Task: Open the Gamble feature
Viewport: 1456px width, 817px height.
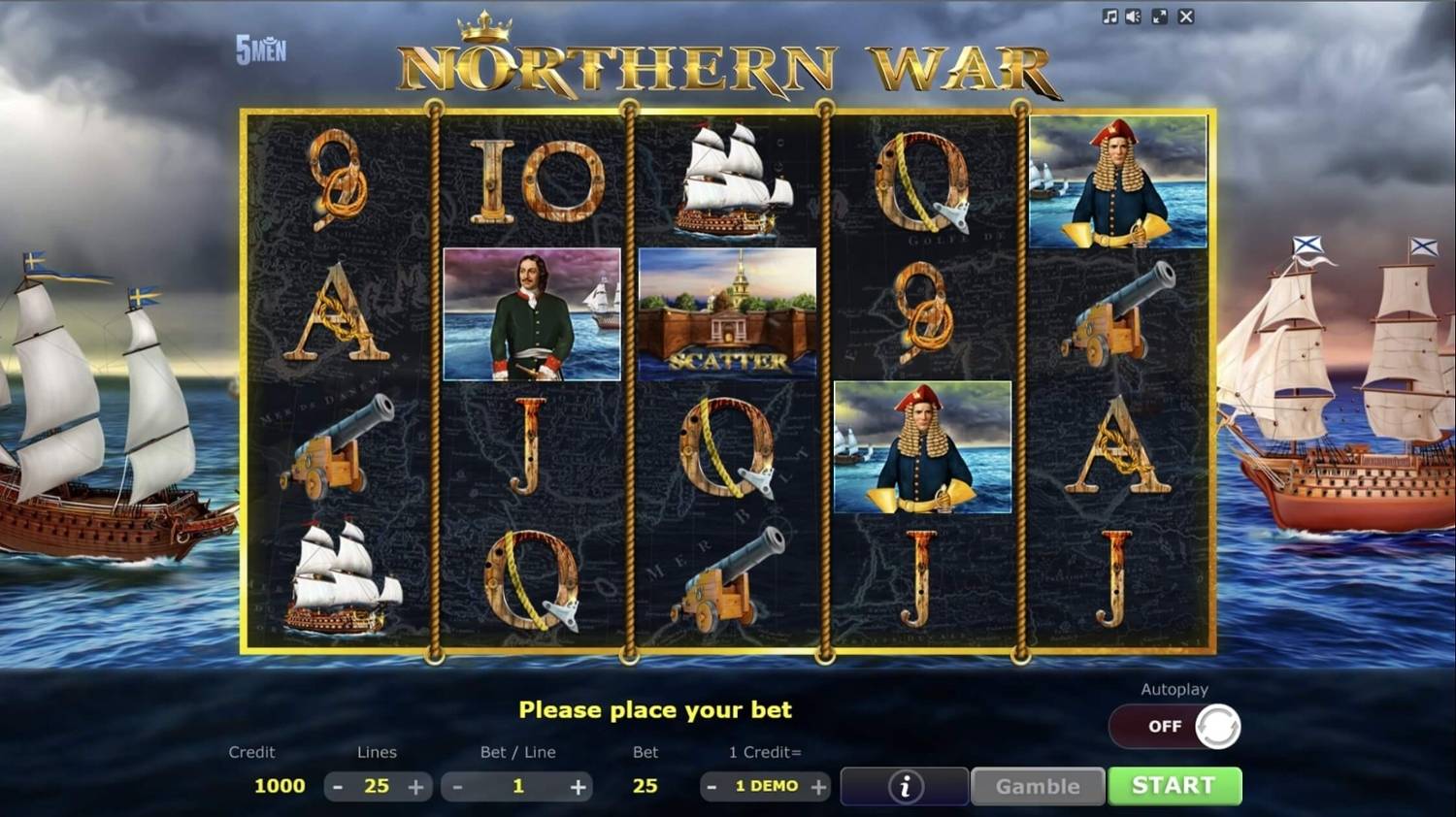Action: (1037, 786)
